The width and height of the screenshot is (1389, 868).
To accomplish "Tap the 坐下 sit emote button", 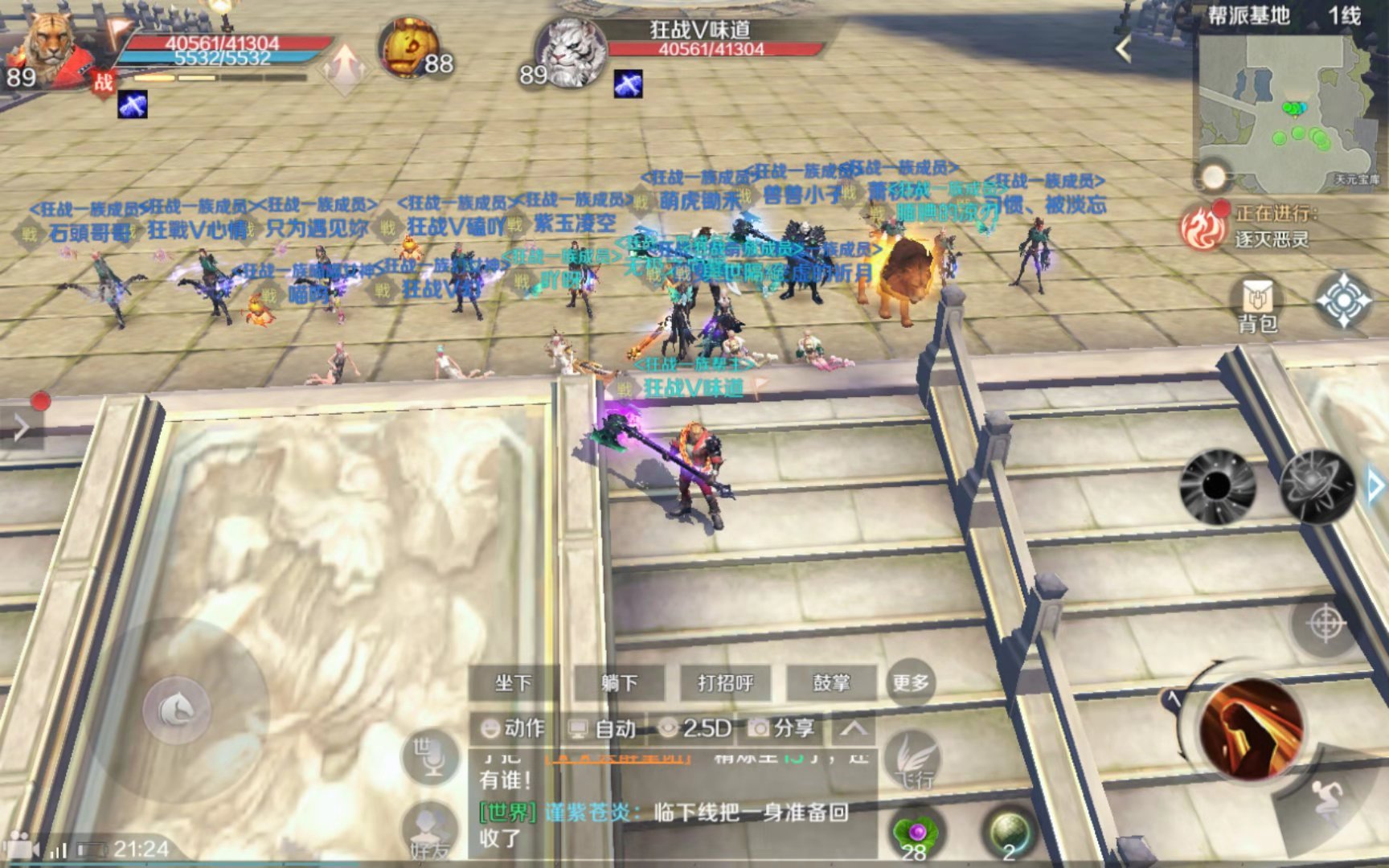I will point(513,683).
